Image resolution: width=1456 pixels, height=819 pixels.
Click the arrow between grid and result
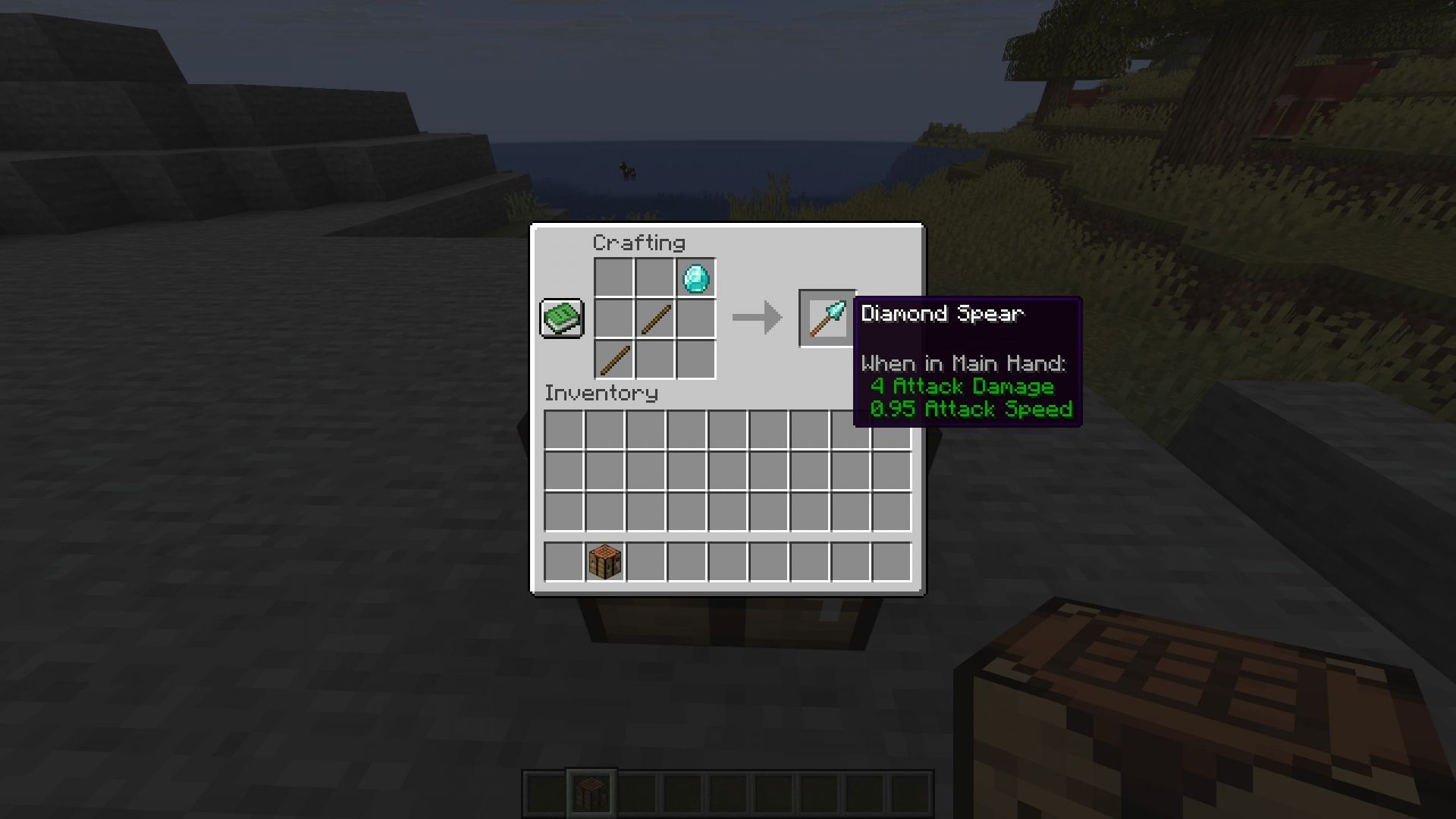[755, 318]
